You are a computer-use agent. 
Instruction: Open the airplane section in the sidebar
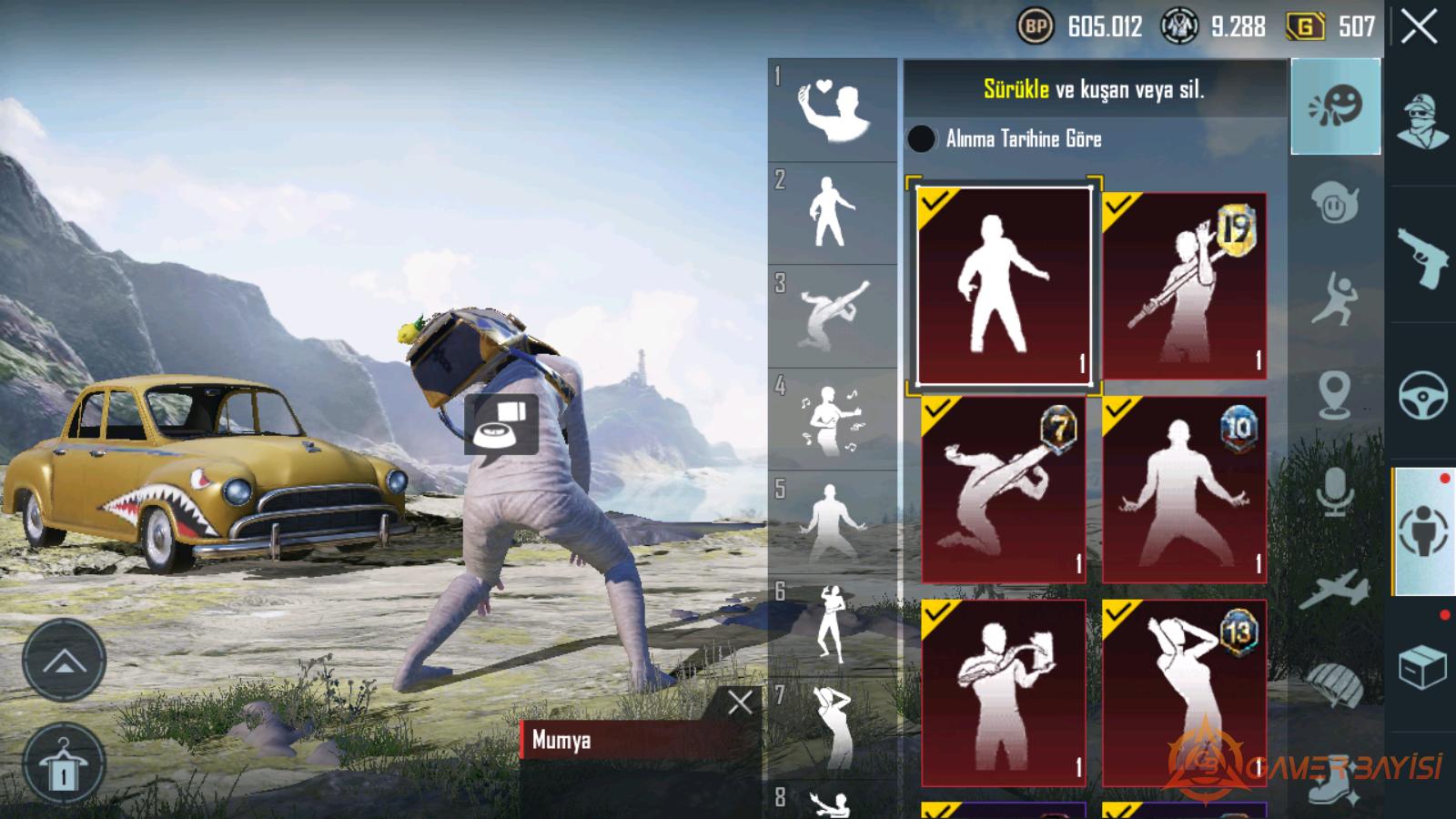pos(1335,589)
